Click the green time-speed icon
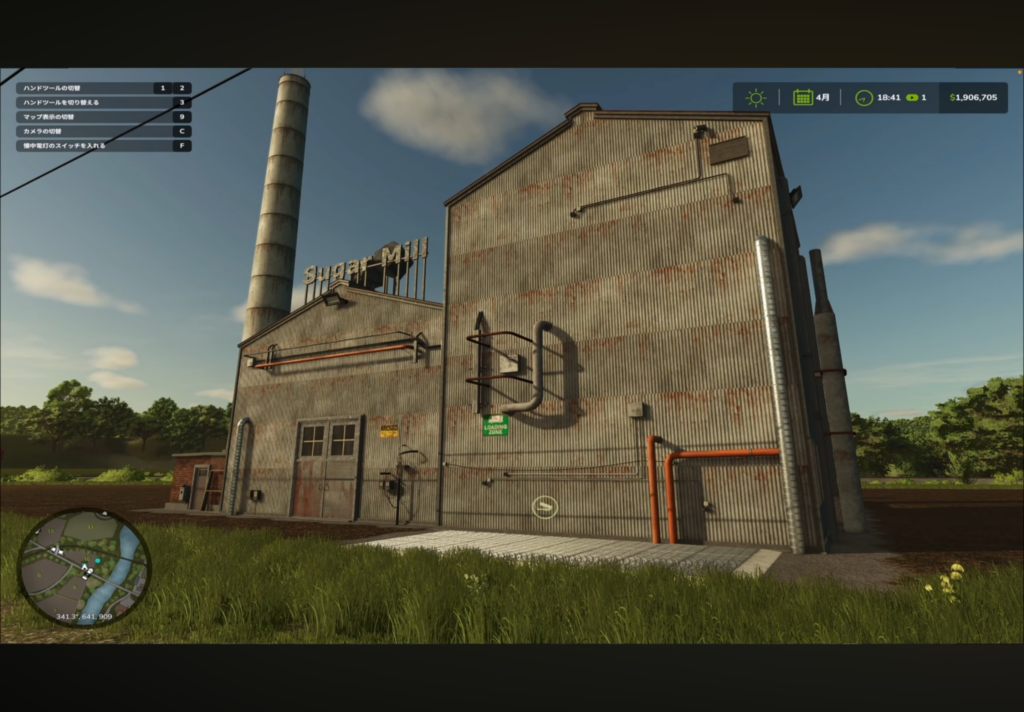 point(913,98)
